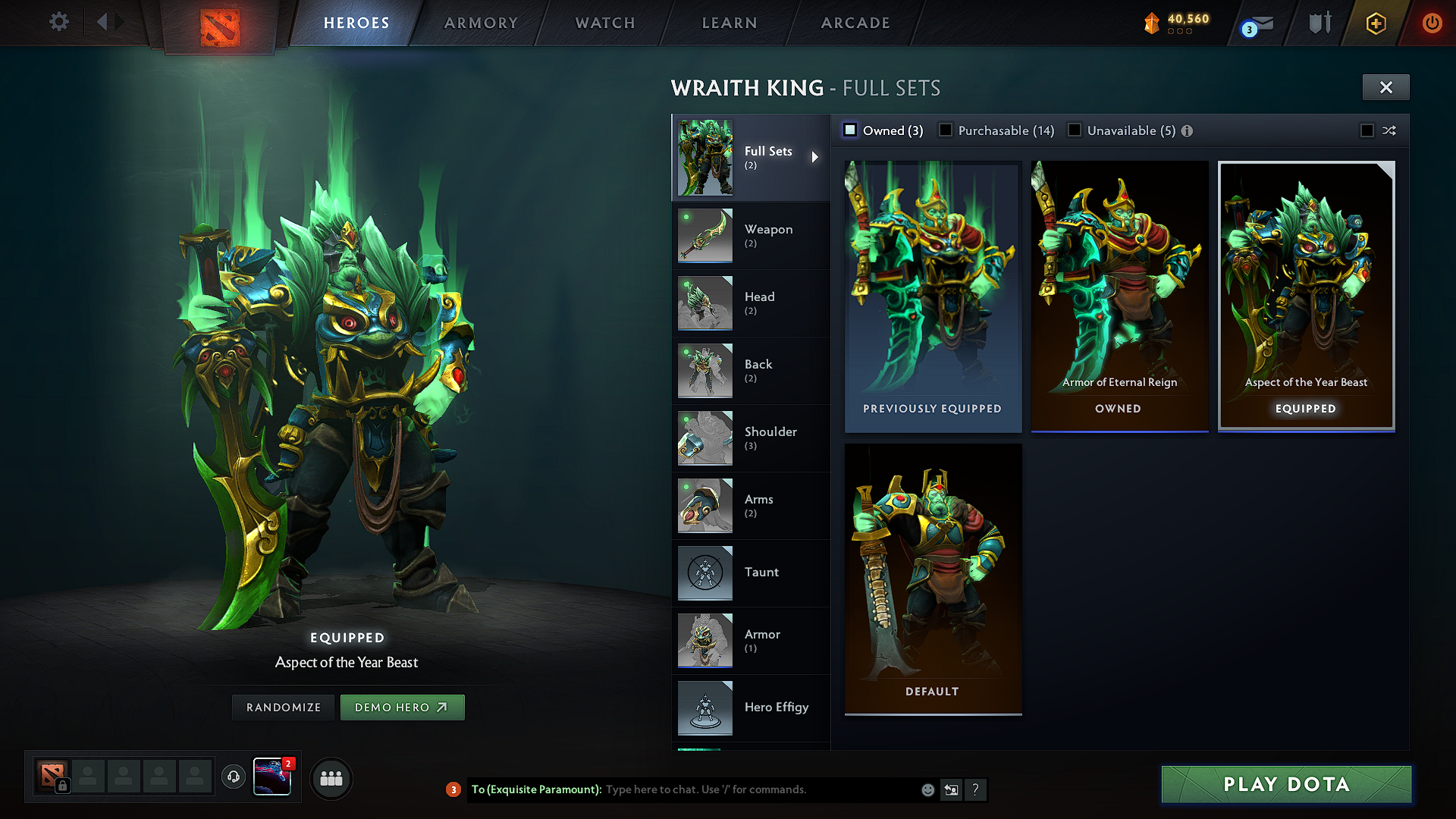The width and height of the screenshot is (1456, 819).
Task: Click the settings gear icon
Action: (58, 22)
